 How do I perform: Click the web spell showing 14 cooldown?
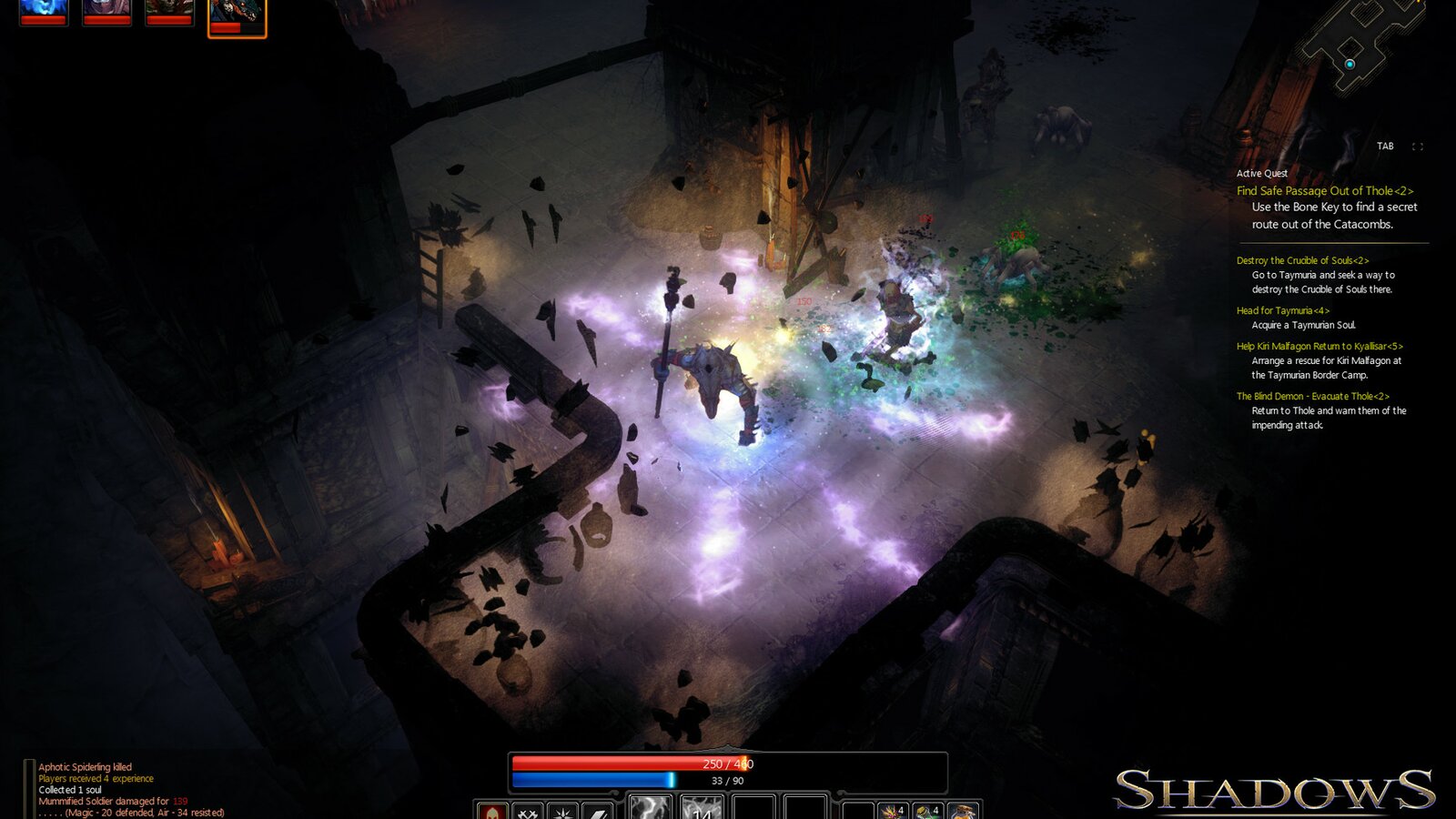pos(703,808)
